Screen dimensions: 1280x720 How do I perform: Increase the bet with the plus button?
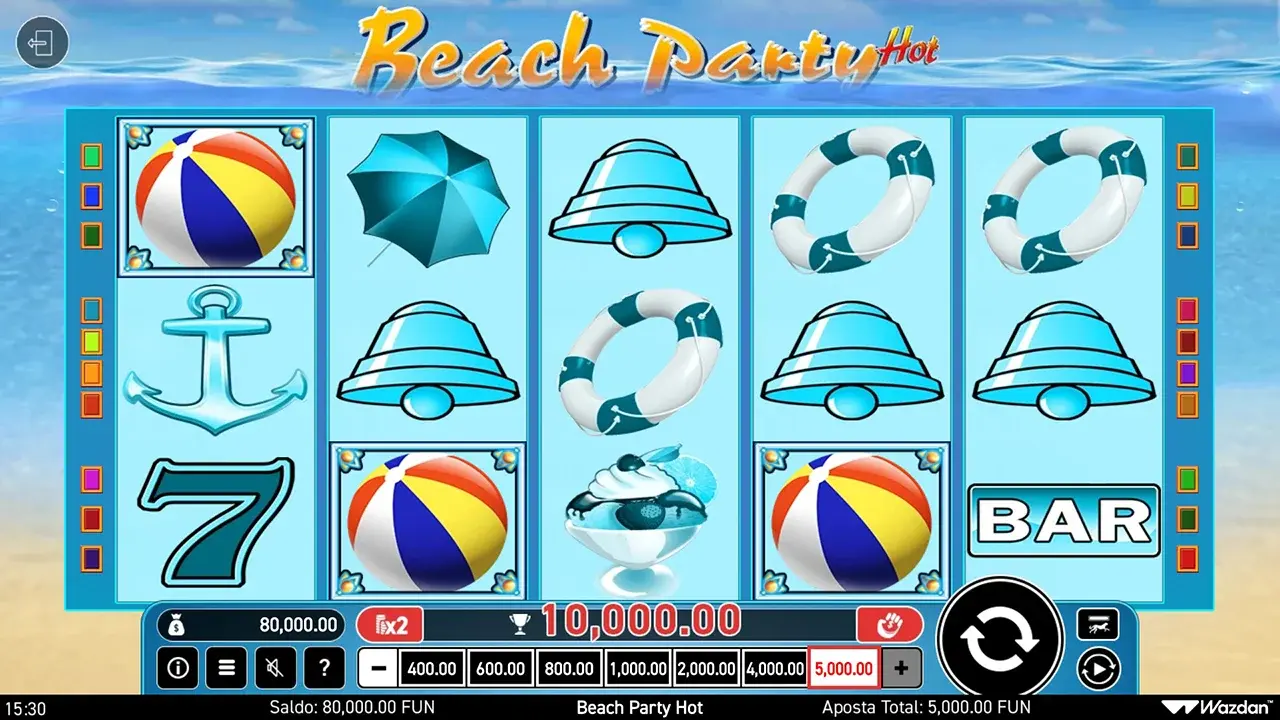(x=901, y=668)
